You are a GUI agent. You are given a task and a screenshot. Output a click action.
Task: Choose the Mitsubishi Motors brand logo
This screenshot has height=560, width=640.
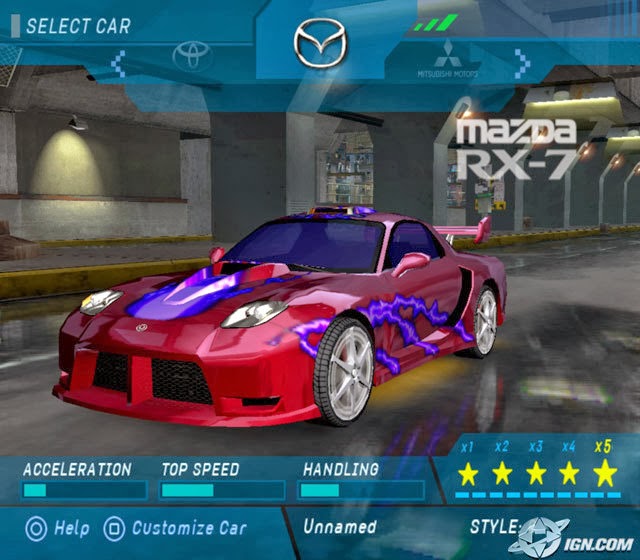[448, 61]
